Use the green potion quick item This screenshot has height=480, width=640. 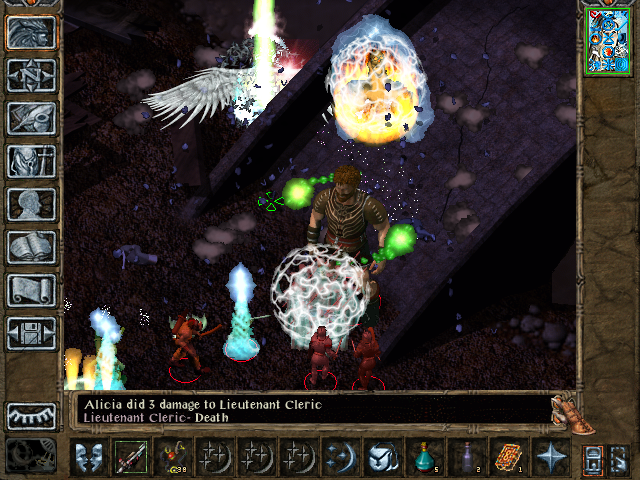pyautogui.click(x=424, y=458)
